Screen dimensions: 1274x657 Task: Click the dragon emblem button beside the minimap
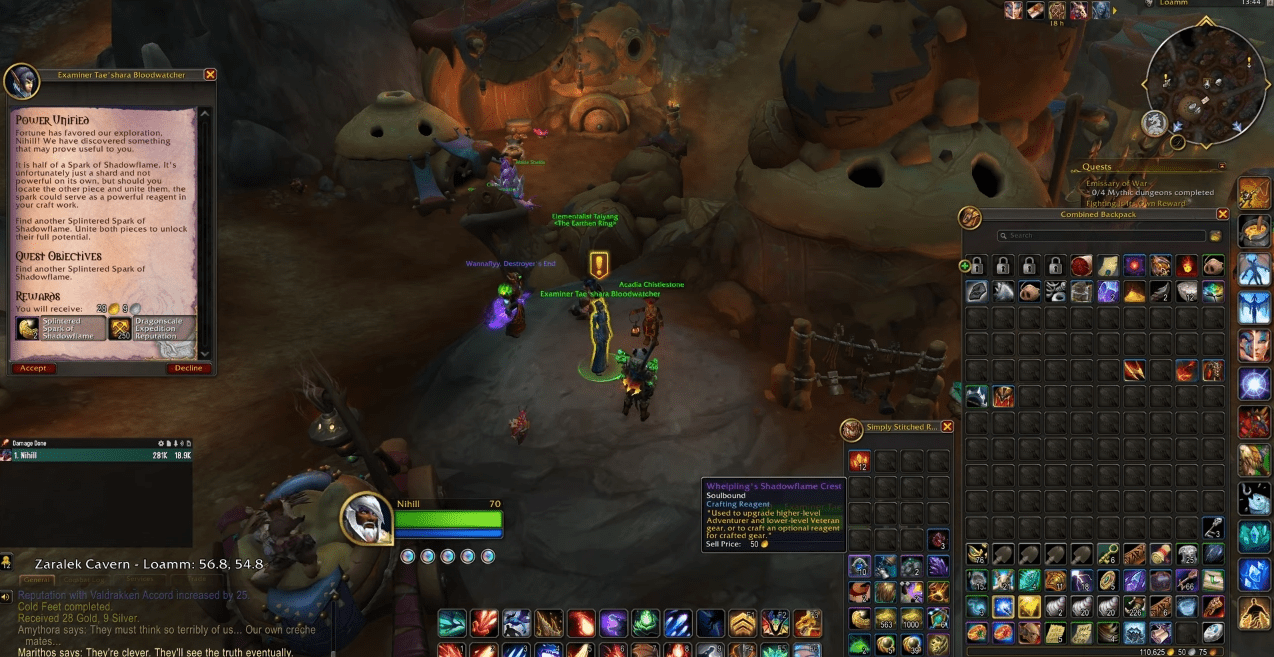(1155, 123)
